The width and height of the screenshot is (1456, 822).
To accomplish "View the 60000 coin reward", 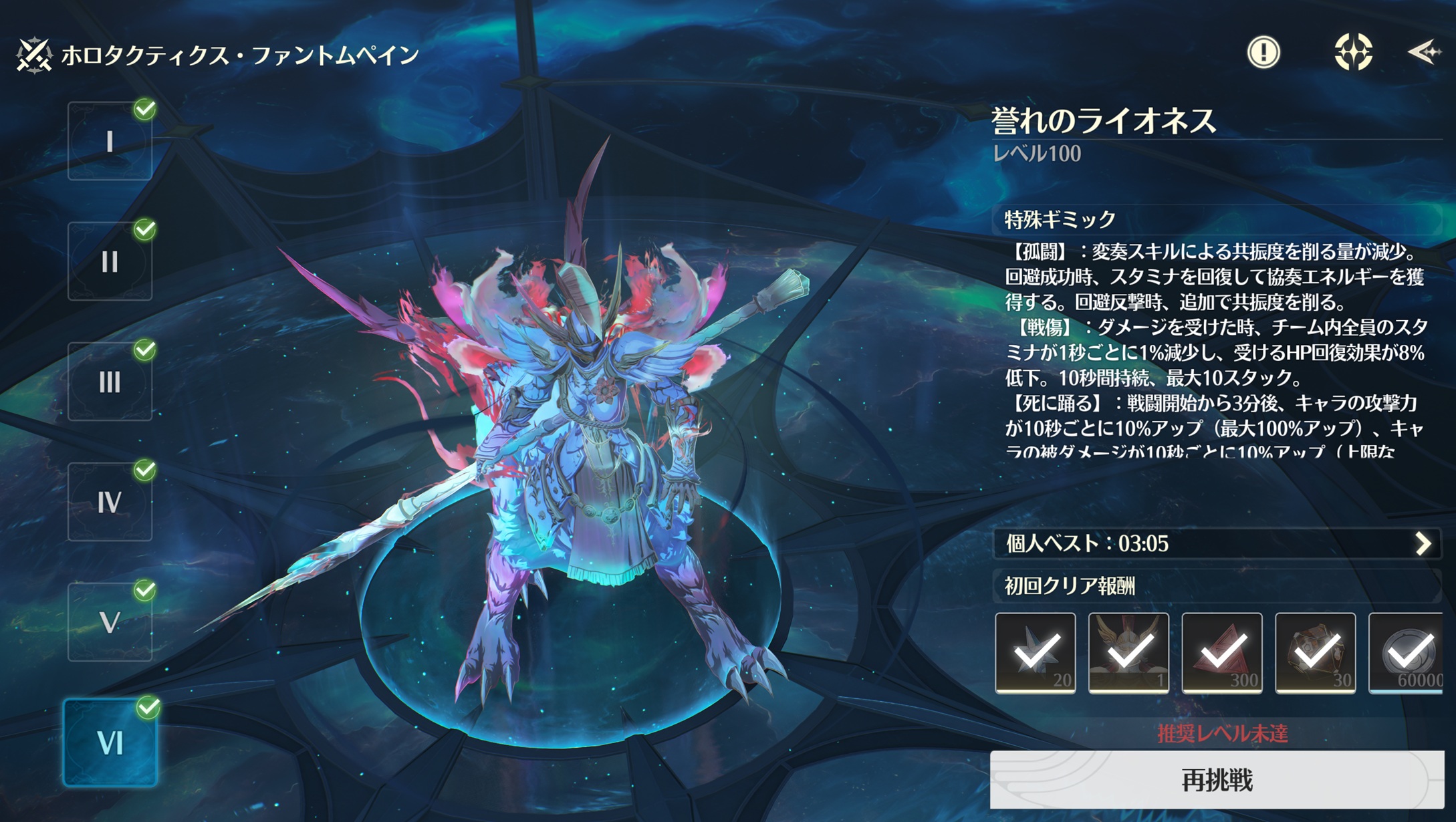I will [x=1407, y=653].
